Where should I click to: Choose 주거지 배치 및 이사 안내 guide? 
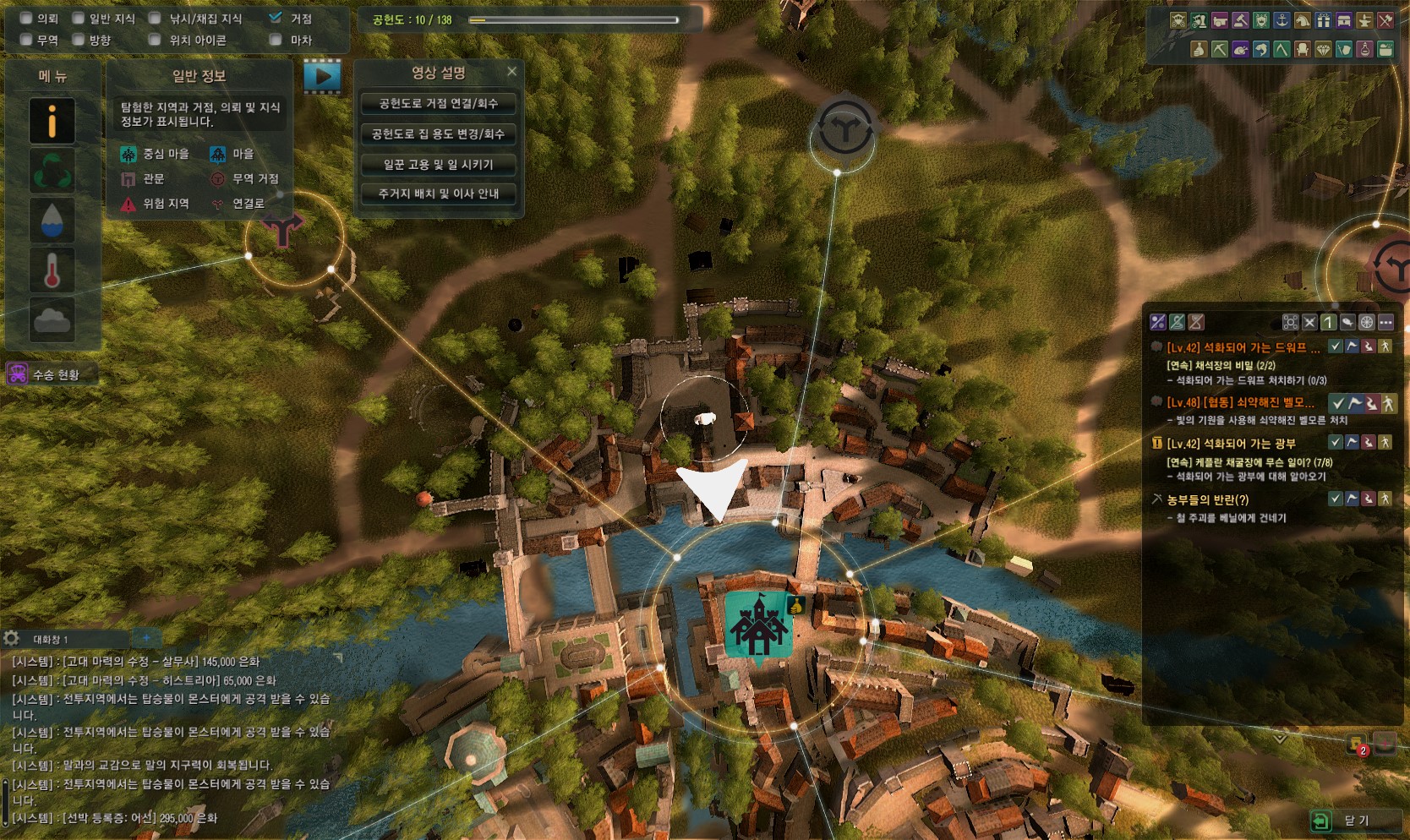(x=438, y=194)
